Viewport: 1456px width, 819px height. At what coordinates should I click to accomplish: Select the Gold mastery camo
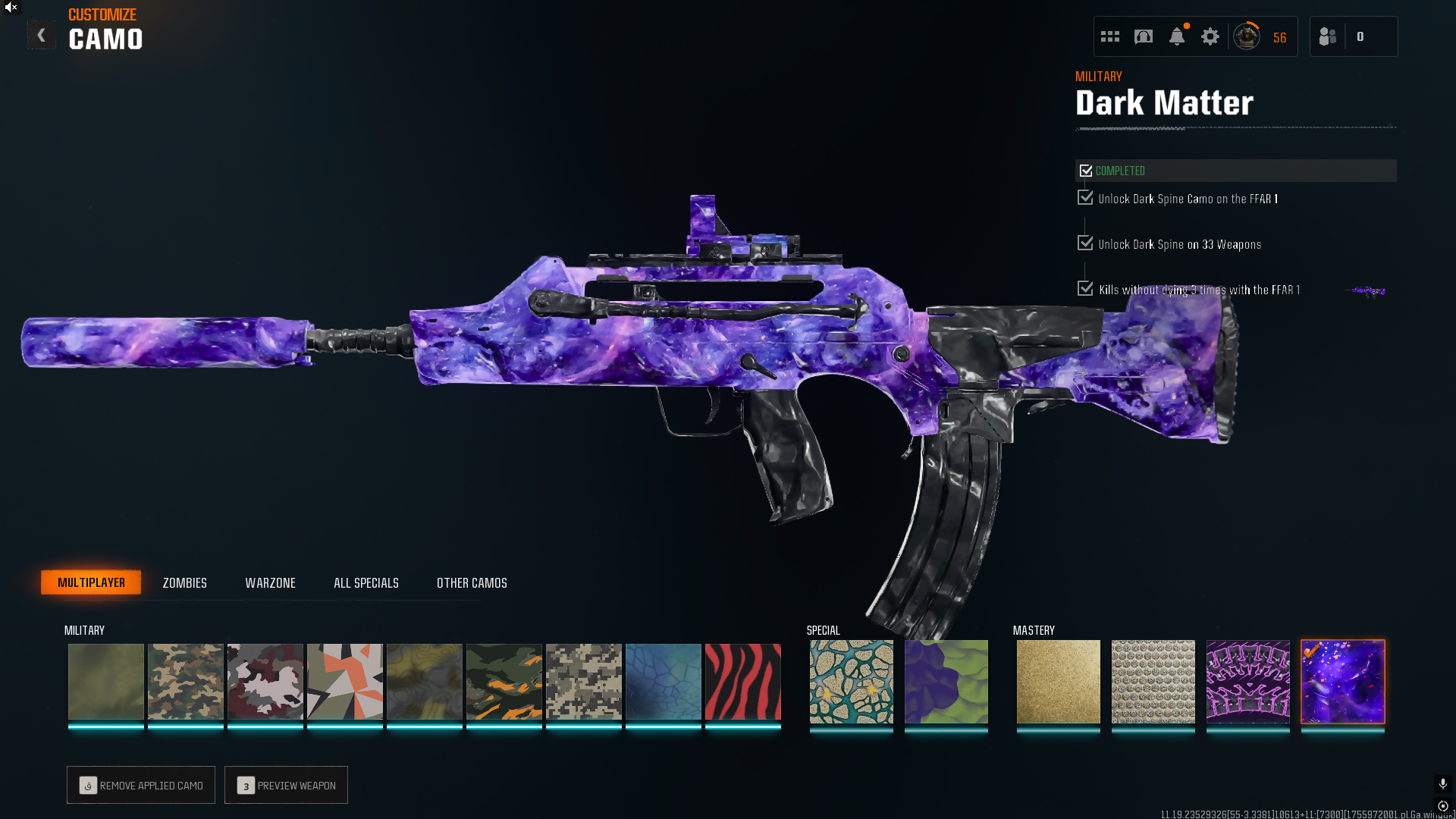(1058, 682)
